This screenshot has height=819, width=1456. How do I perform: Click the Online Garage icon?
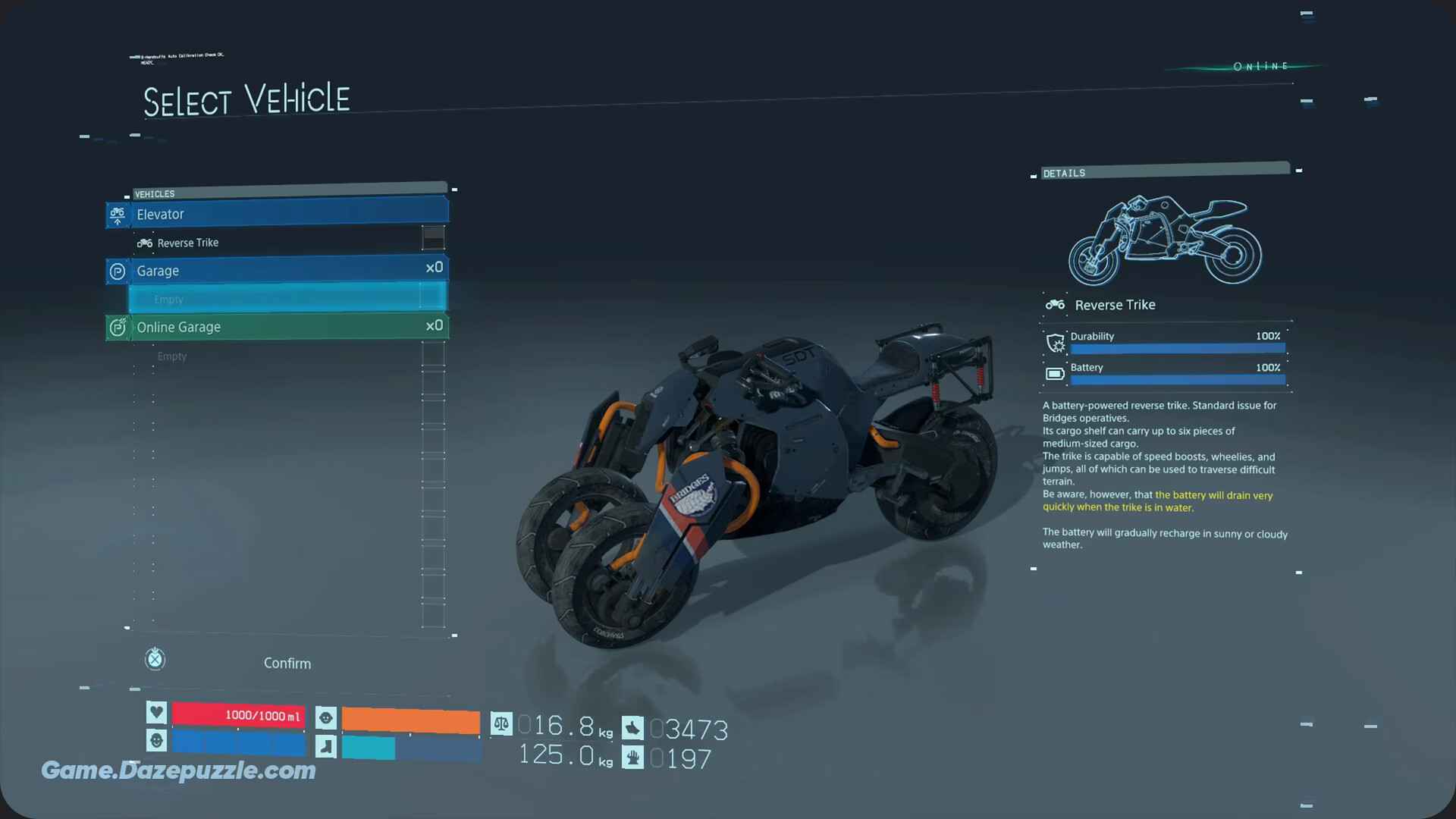click(117, 327)
